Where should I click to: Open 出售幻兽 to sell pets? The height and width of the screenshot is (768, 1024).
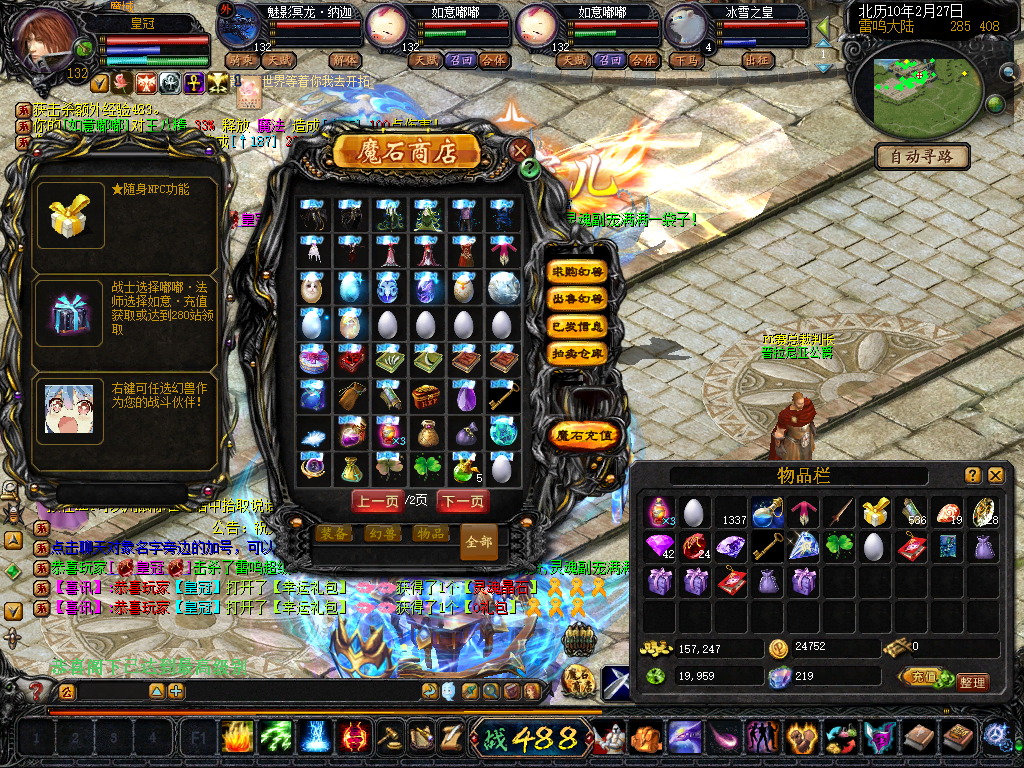[x=578, y=299]
